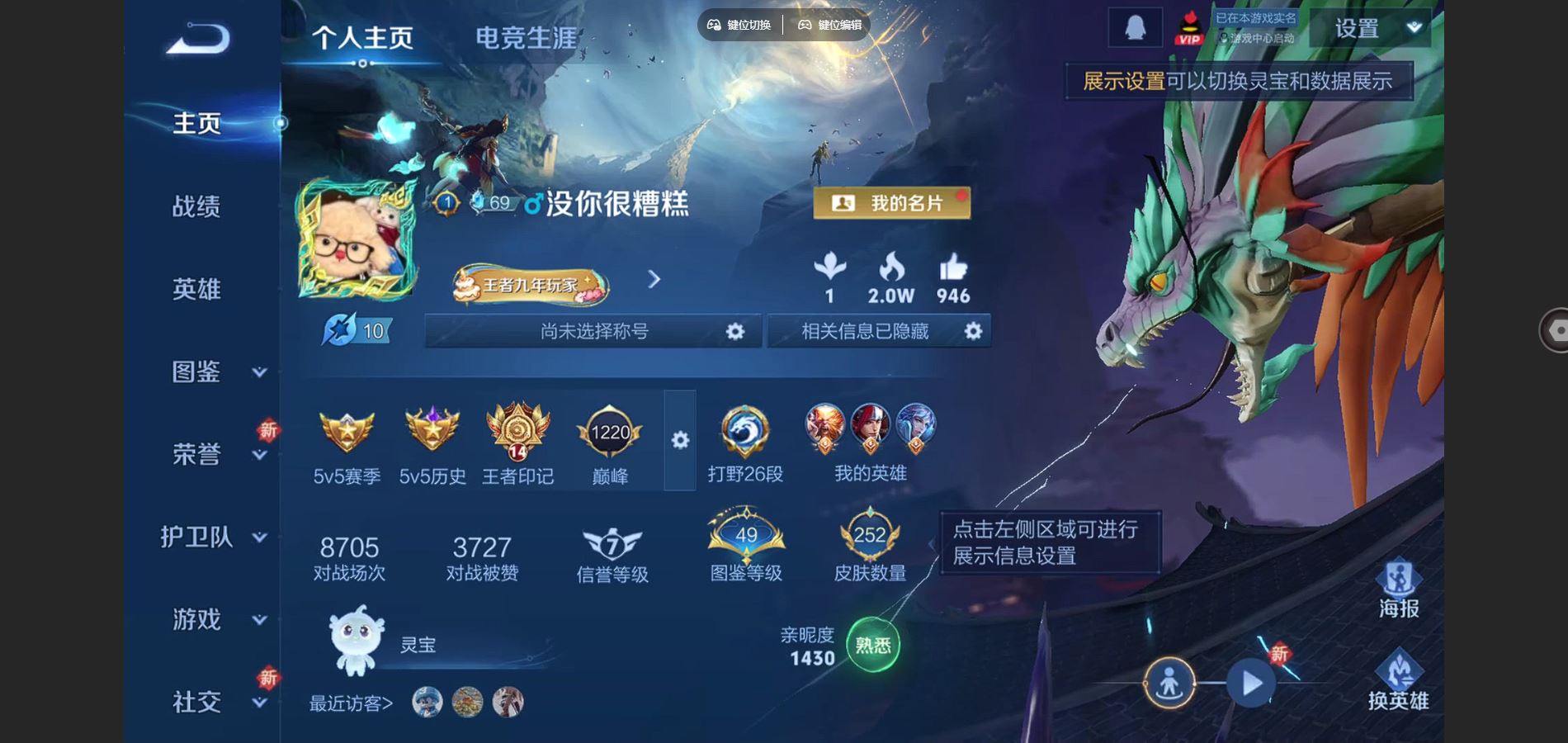Click the 键位编辑 key editing button

(x=828, y=25)
